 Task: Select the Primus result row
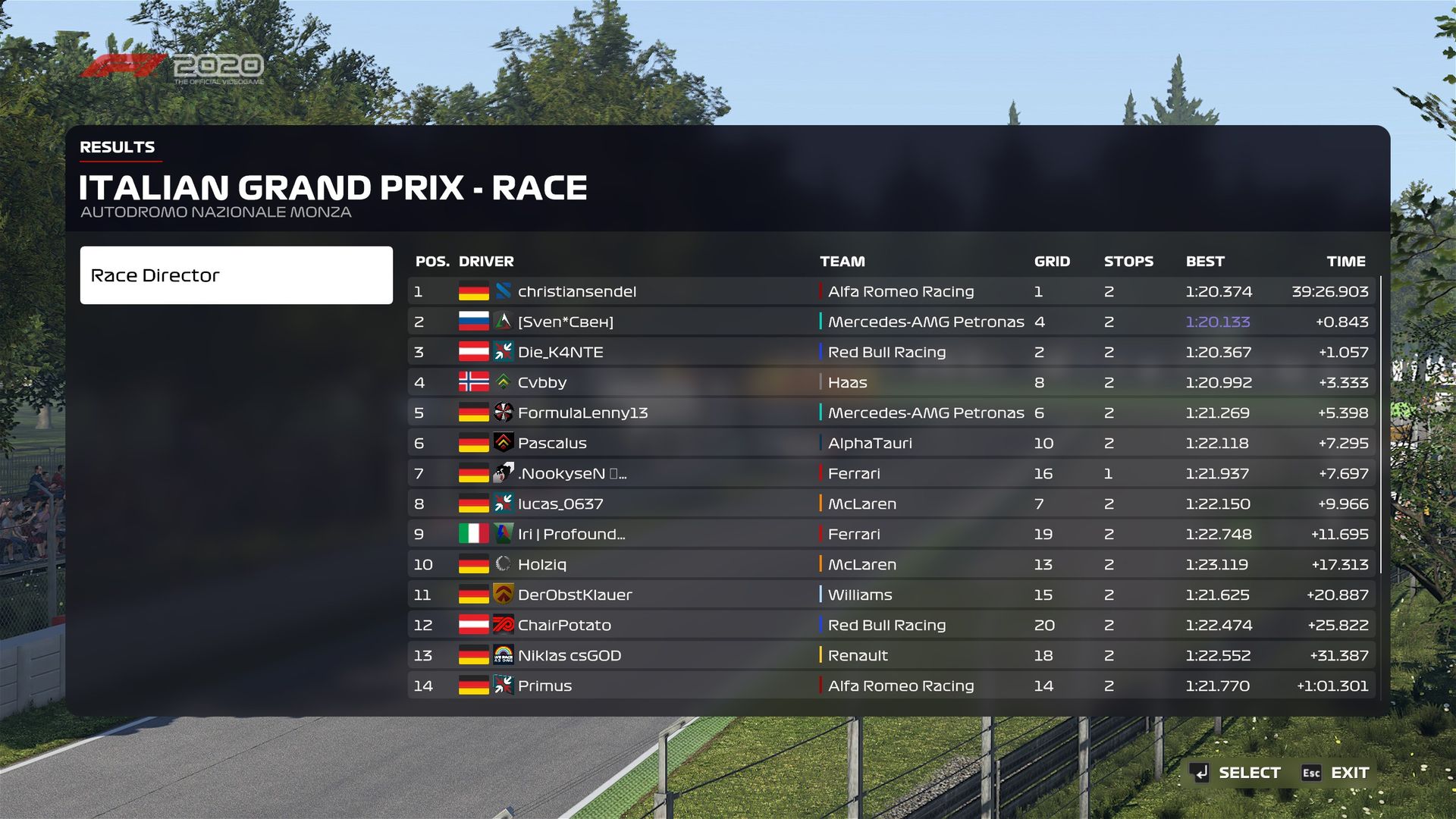point(891,686)
